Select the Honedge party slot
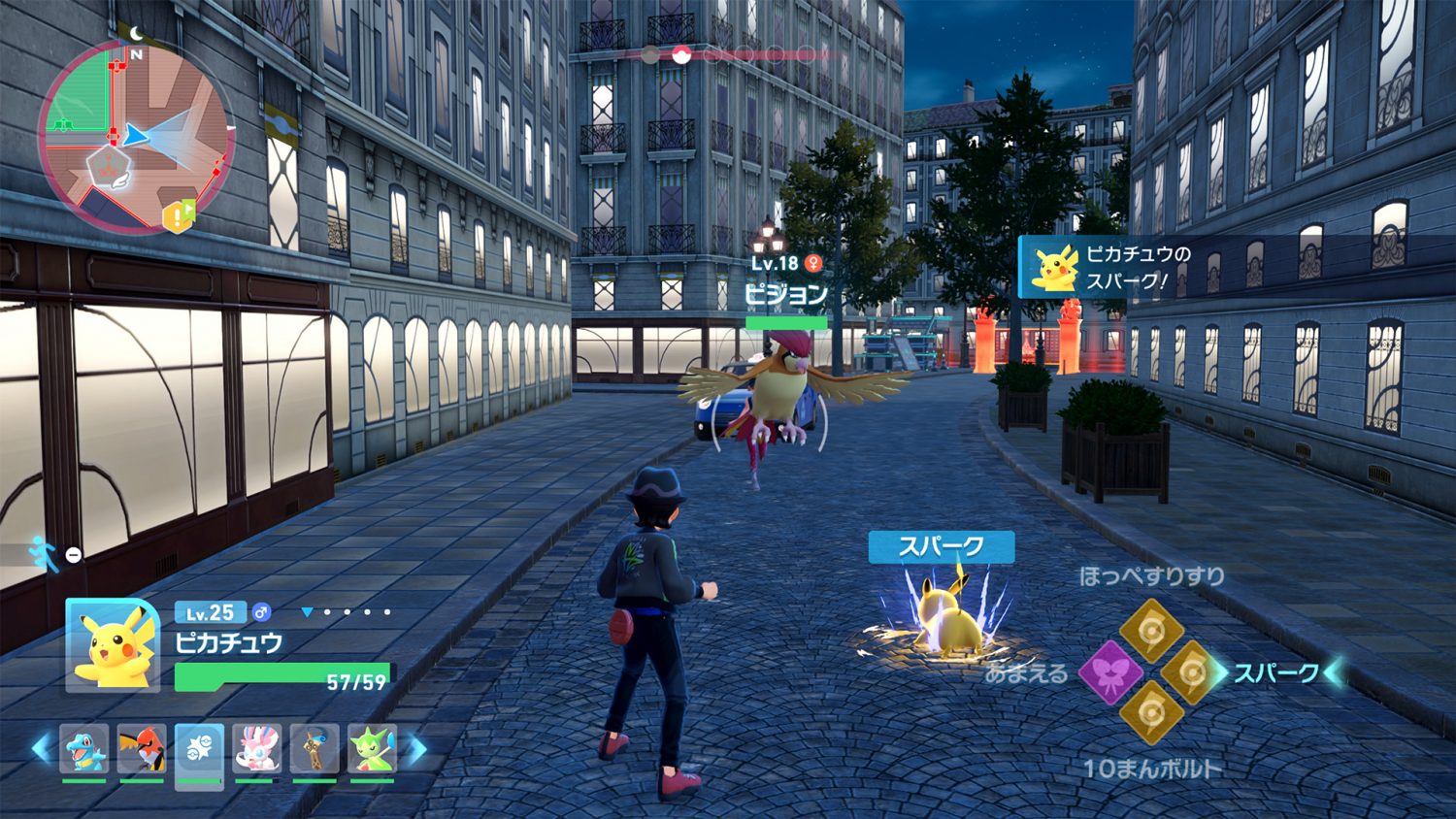Image resolution: width=1456 pixels, height=819 pixels. click(314, 749)
